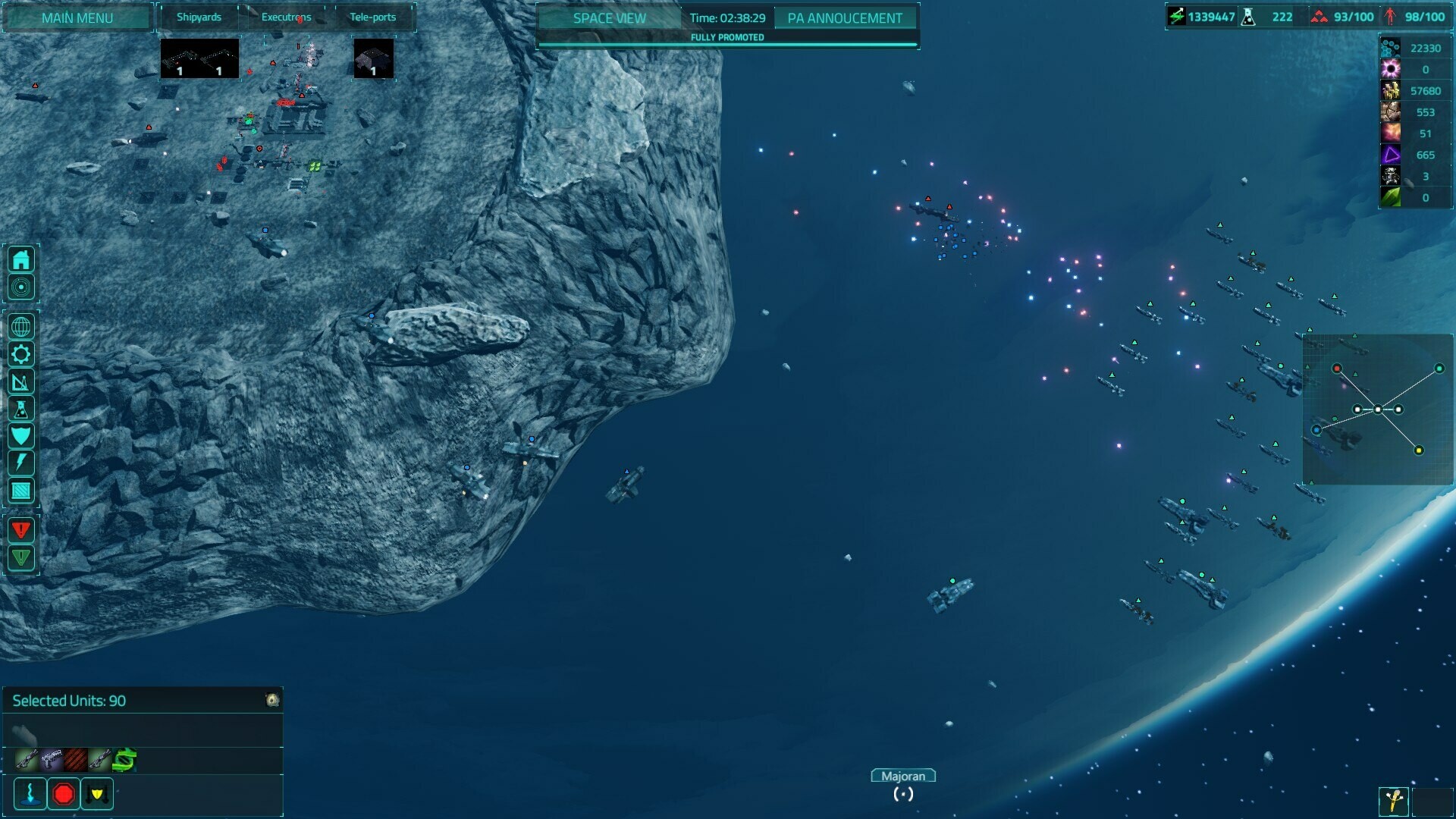Open the globe map icon
The height and width of the screenshot is (819, 1456).
point(21,327)
